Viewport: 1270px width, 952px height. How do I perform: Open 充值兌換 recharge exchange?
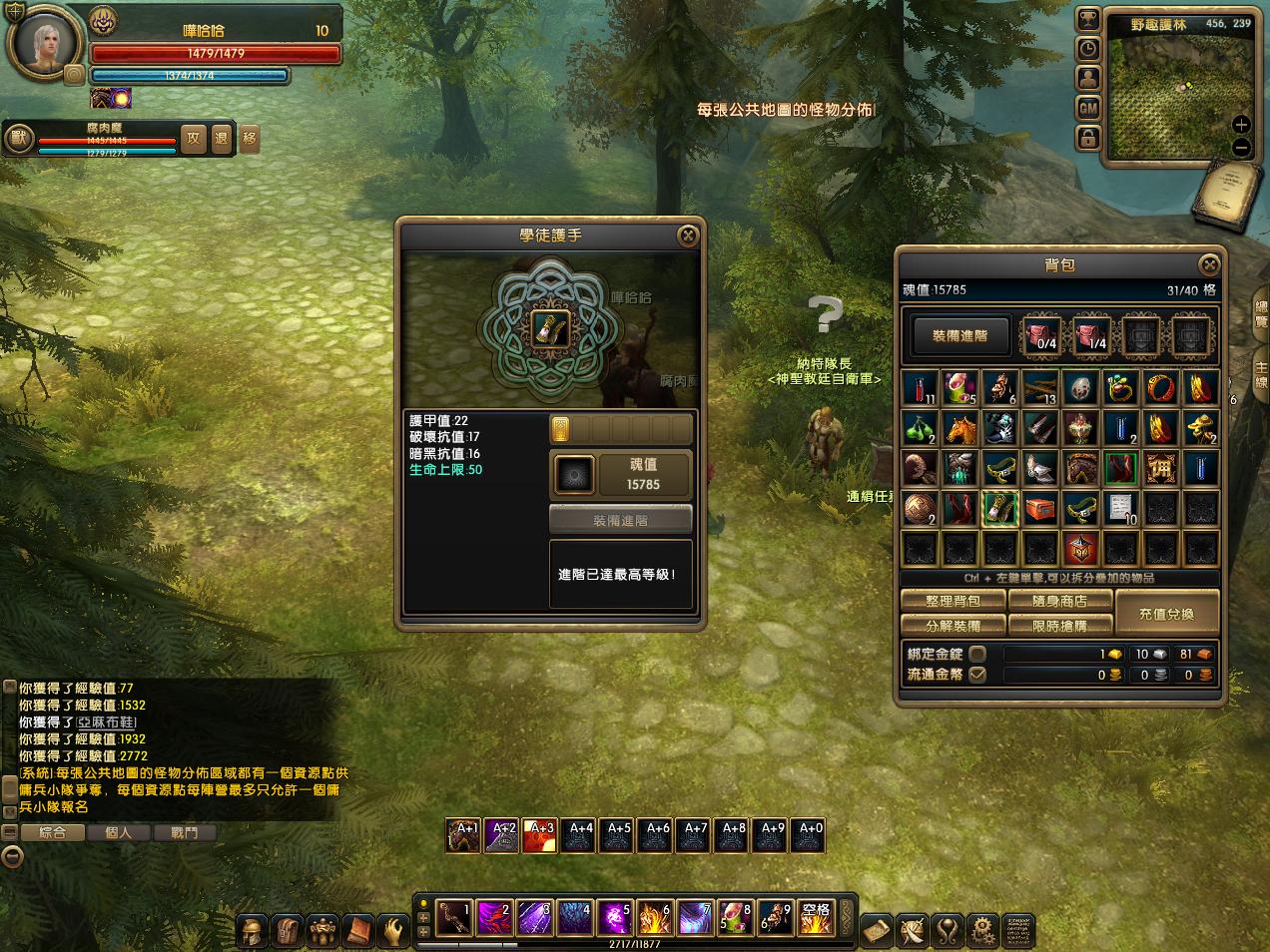1166,614
